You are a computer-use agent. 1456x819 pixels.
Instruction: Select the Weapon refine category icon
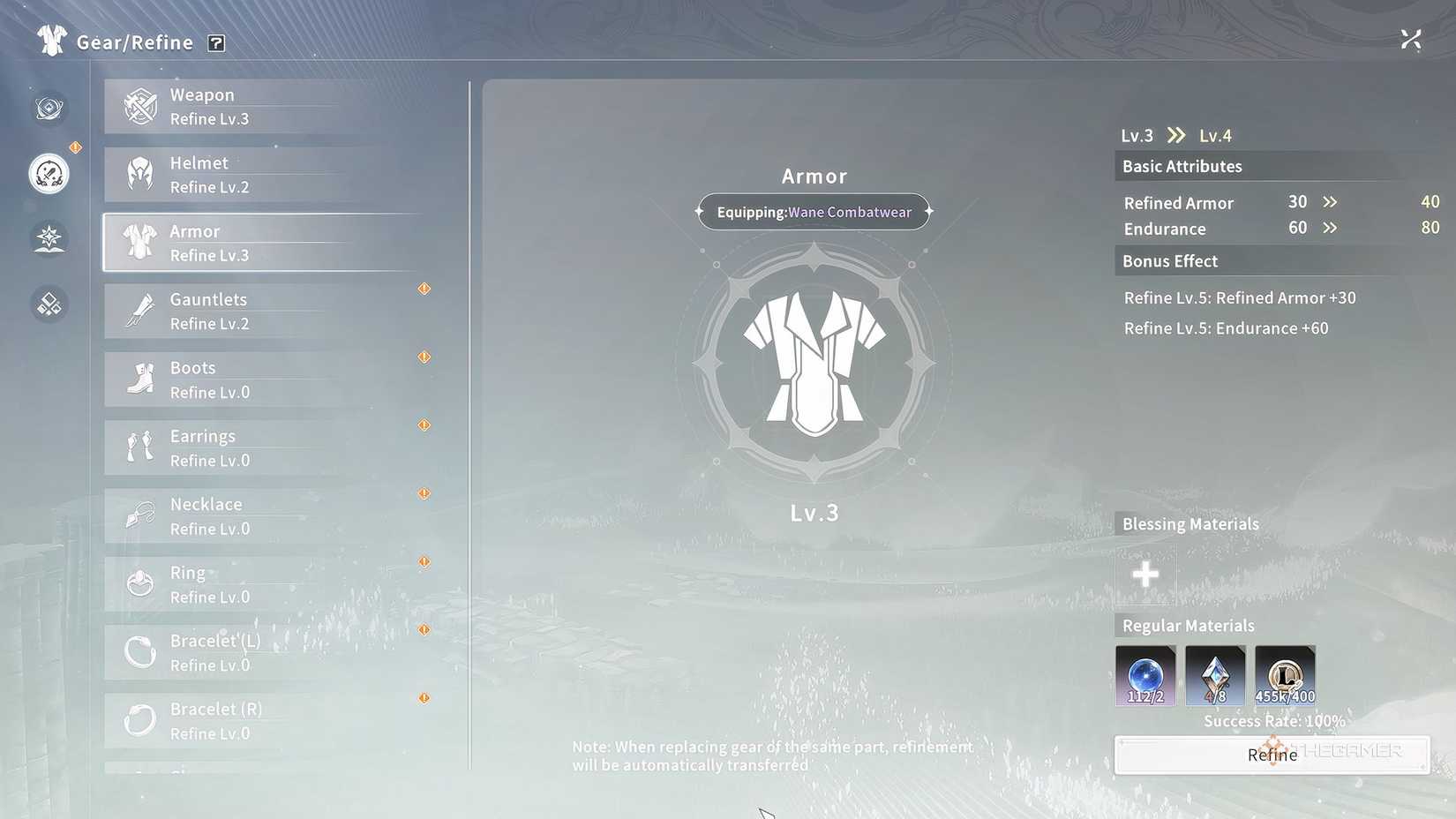coord(139,106)
